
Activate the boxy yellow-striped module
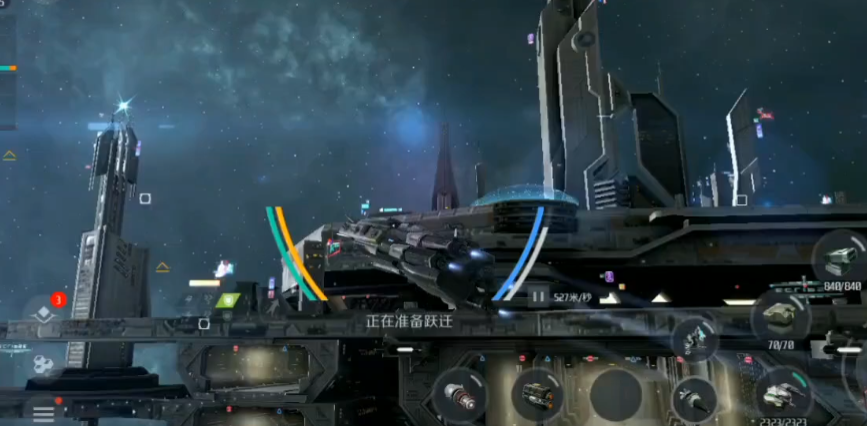click(537, 394)
